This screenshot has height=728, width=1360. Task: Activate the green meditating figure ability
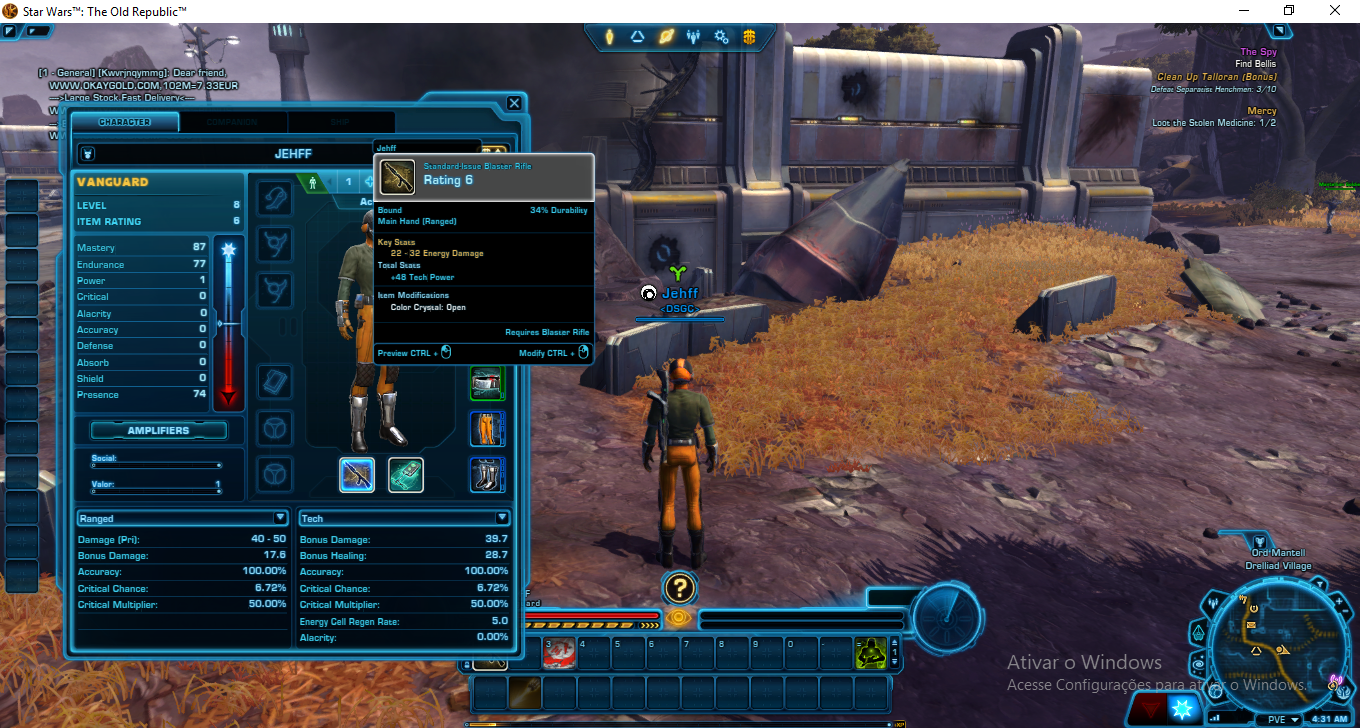pyautogui.click(x=871, y=653)
